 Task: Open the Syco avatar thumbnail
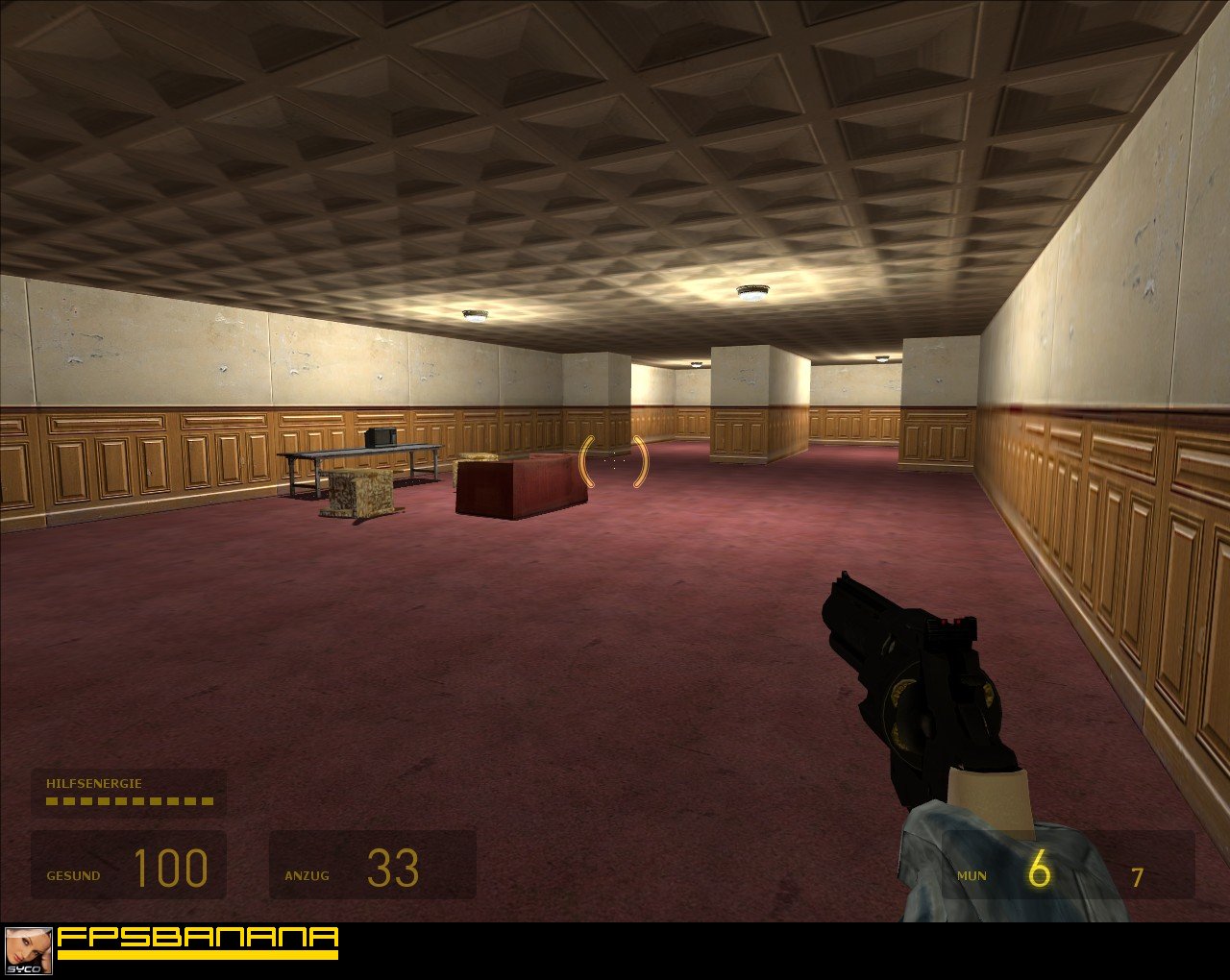(x=28, y=950)
